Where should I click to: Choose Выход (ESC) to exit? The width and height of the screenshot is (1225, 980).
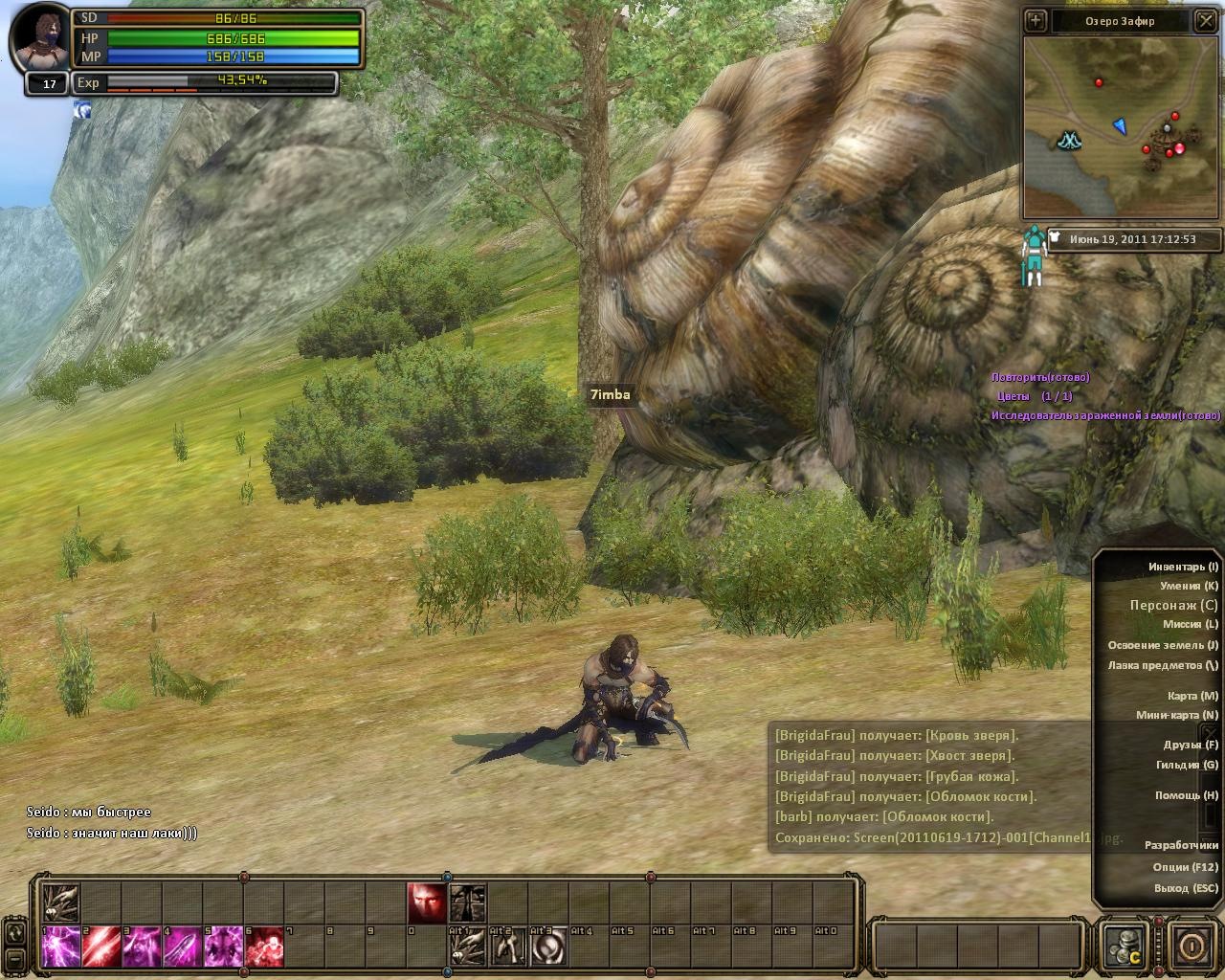(1185, 888)
